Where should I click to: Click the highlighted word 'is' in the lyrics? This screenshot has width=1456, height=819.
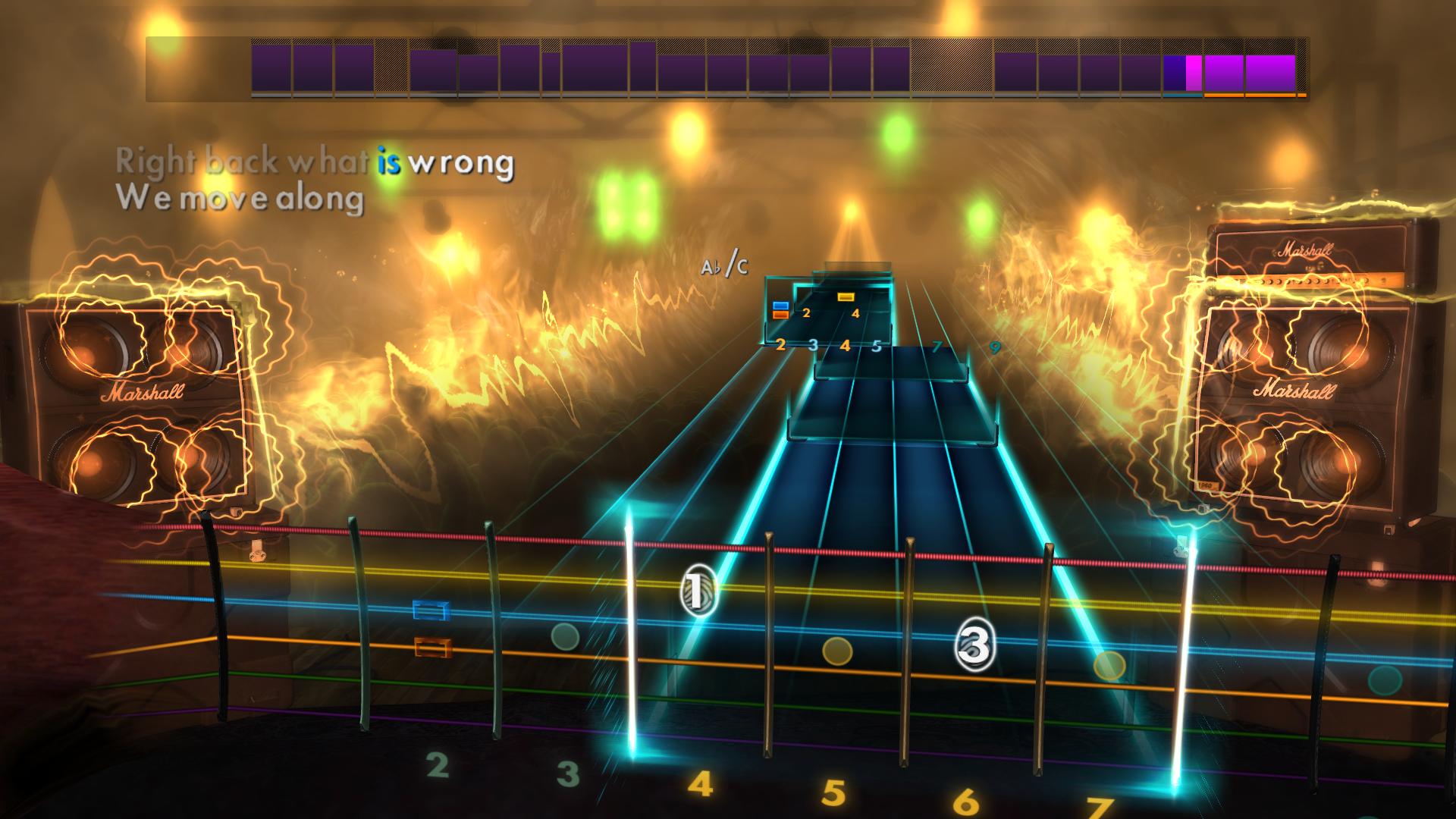click(390, 160)
